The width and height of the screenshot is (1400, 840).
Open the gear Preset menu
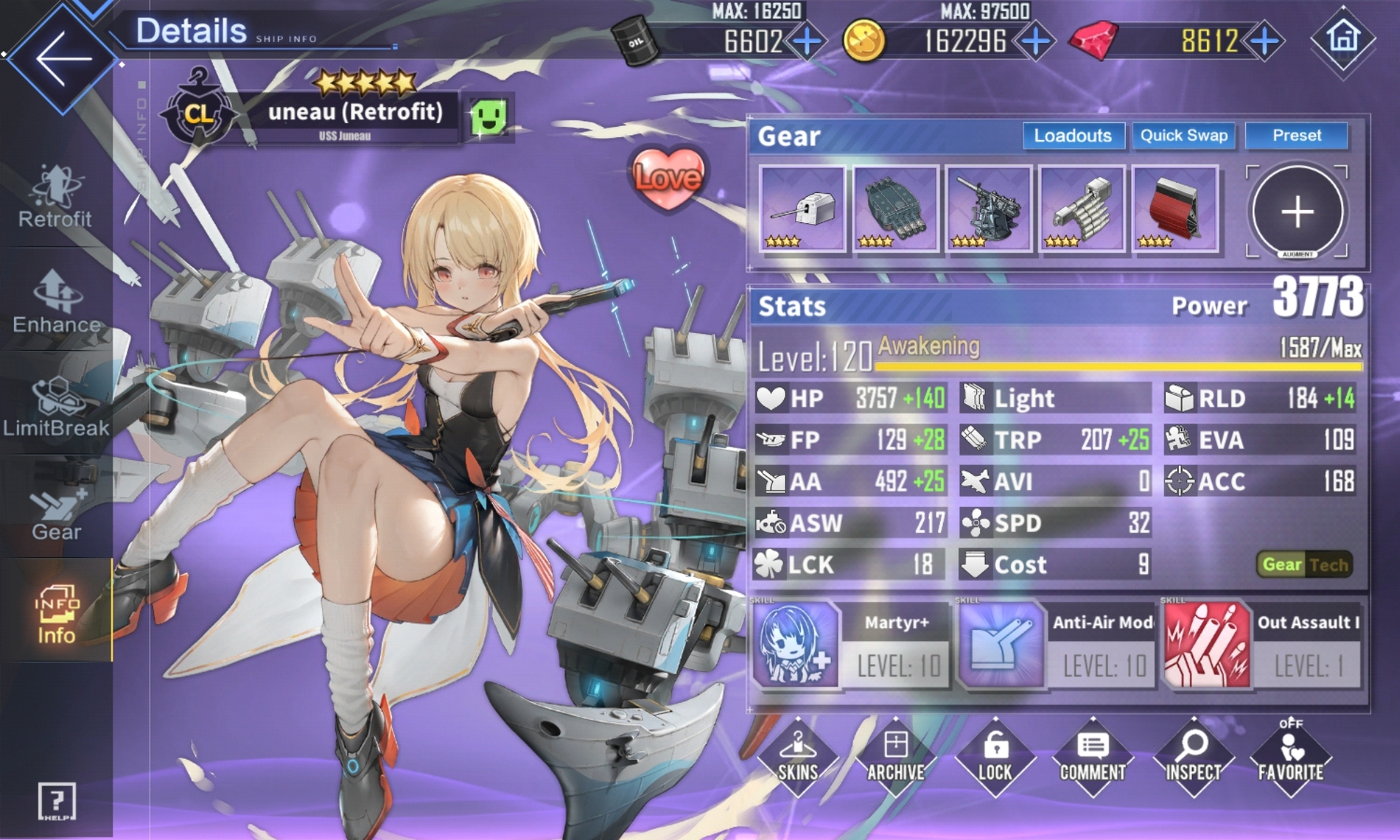coord(1296,136)
